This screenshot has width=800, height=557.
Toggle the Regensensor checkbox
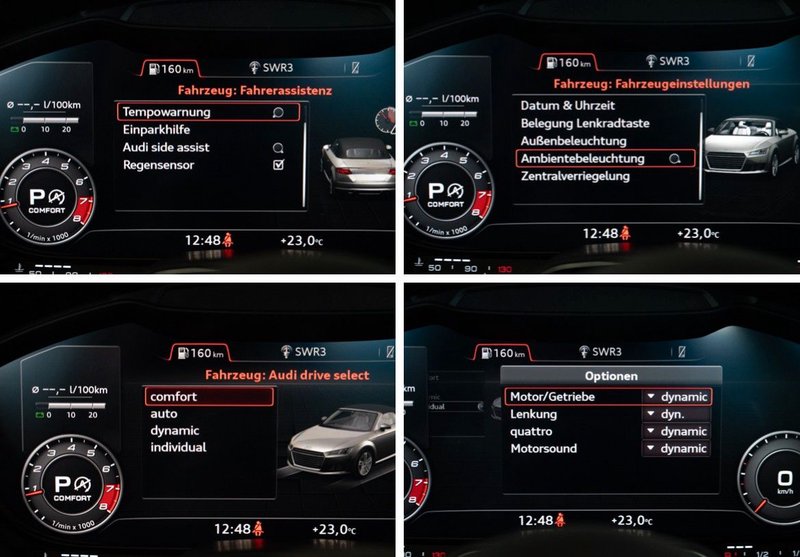[278, 165]
